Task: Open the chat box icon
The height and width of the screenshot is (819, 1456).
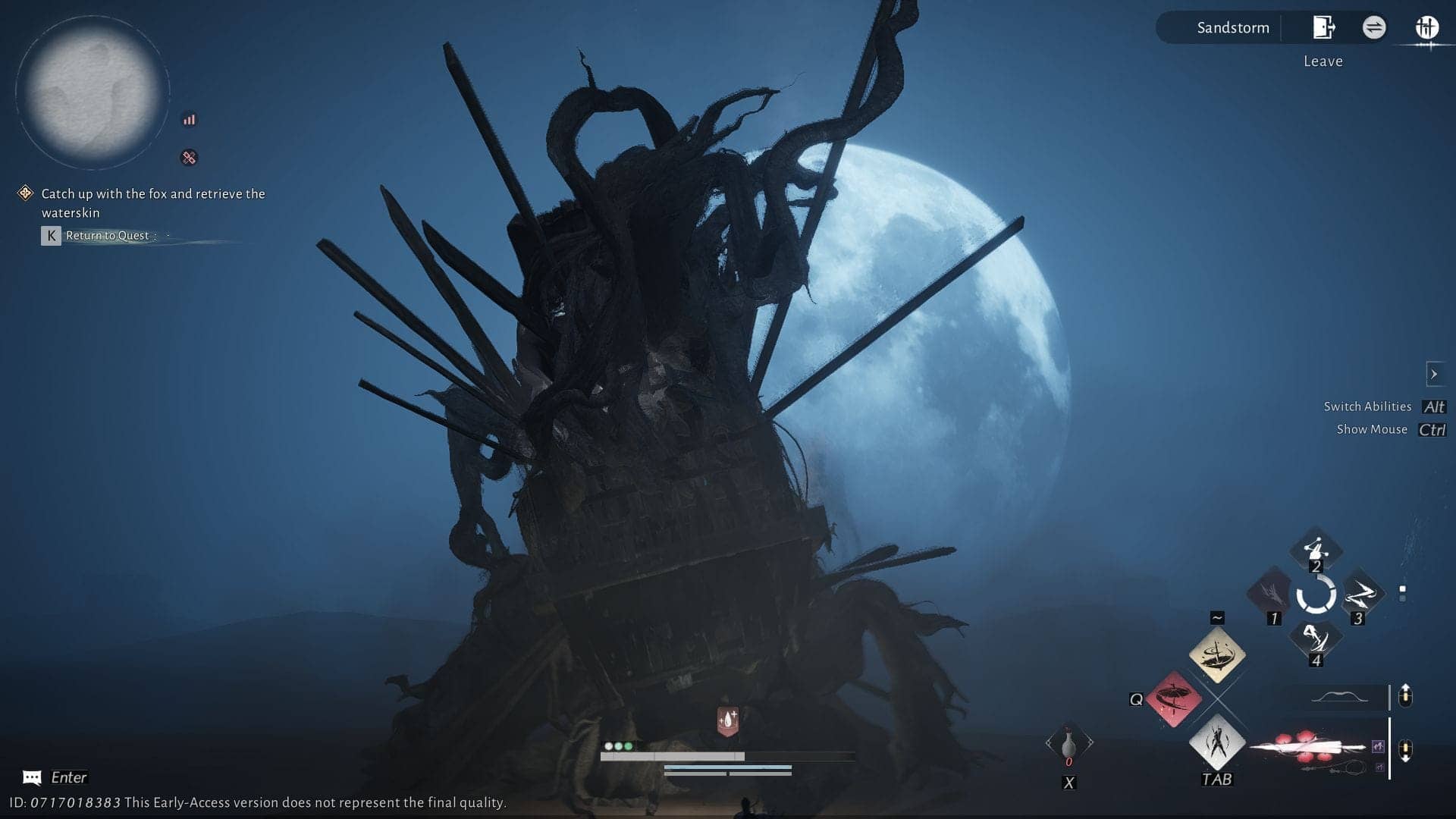Action: tap(32, 777)
